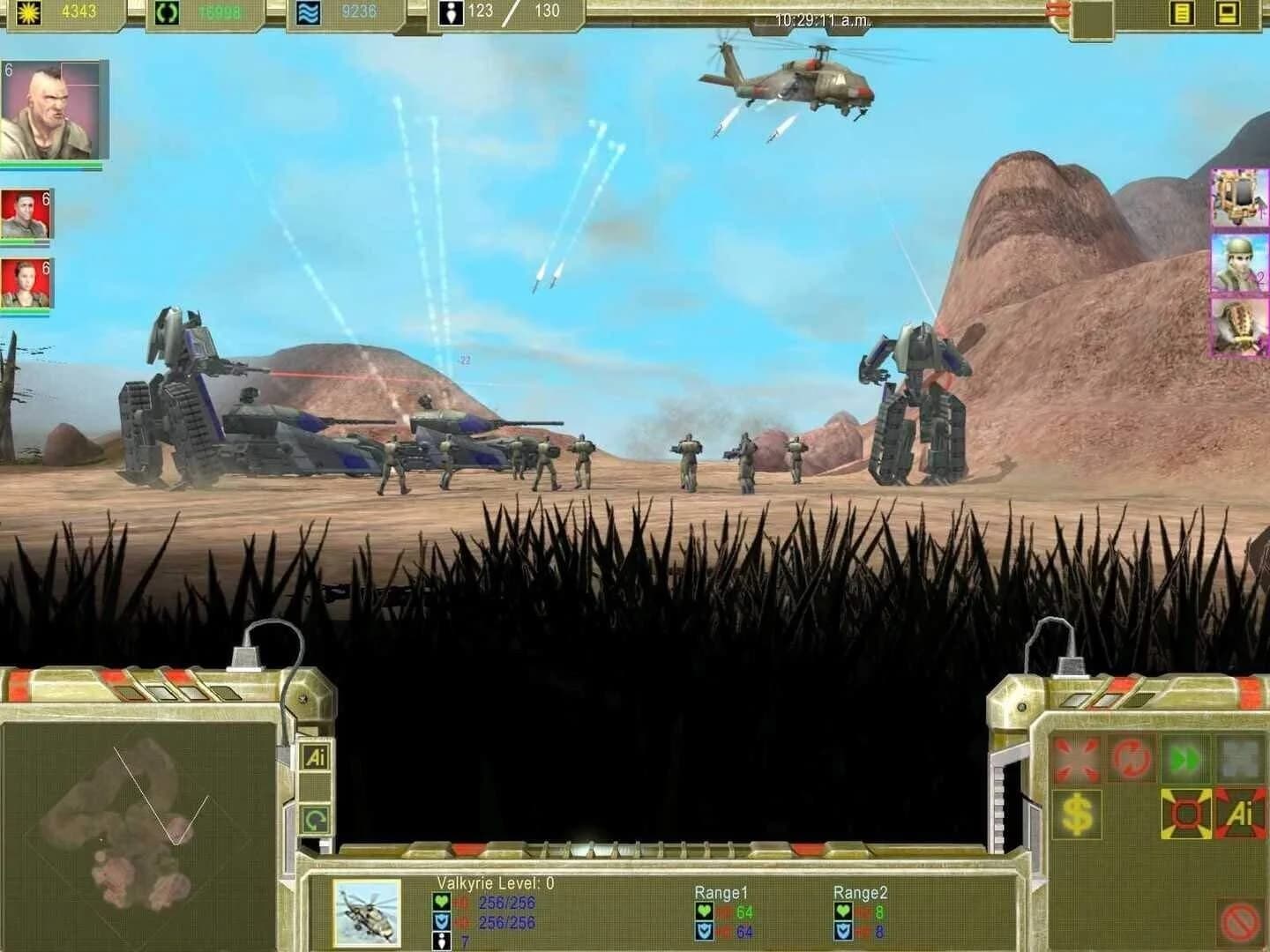
Task: Select the female soldier portrait on the left
Action: (26, 282)
